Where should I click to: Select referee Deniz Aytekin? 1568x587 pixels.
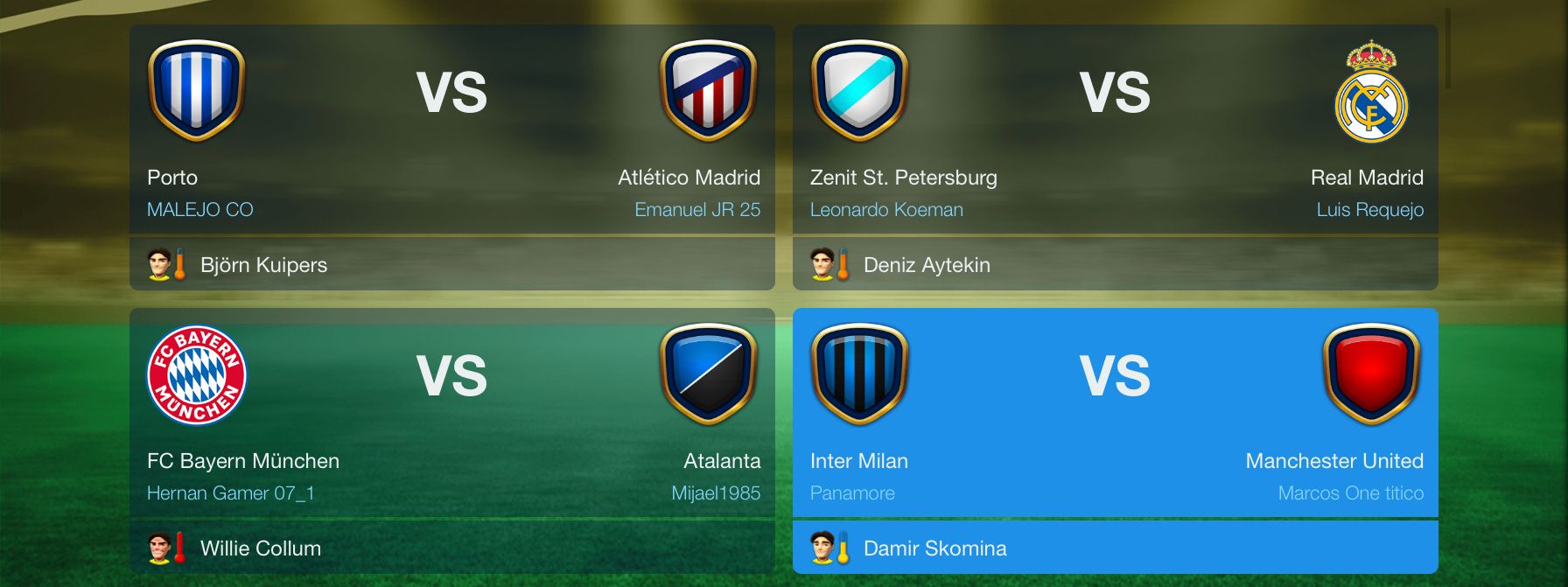point(927,265)
